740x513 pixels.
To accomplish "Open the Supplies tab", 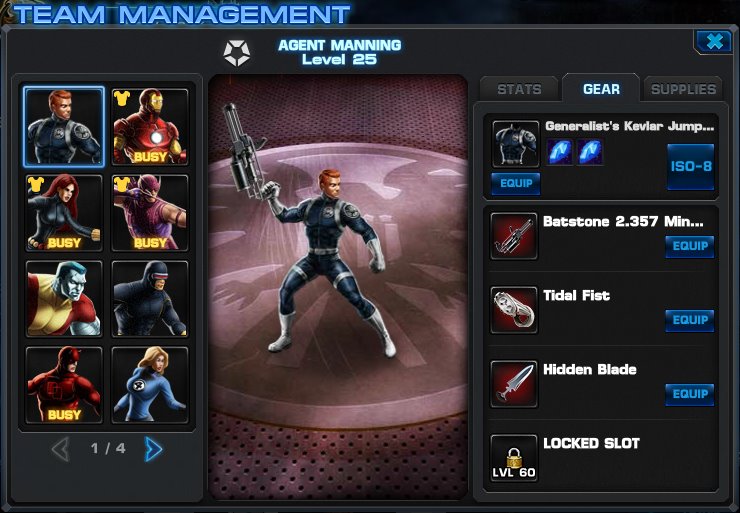I will point(683,90).
